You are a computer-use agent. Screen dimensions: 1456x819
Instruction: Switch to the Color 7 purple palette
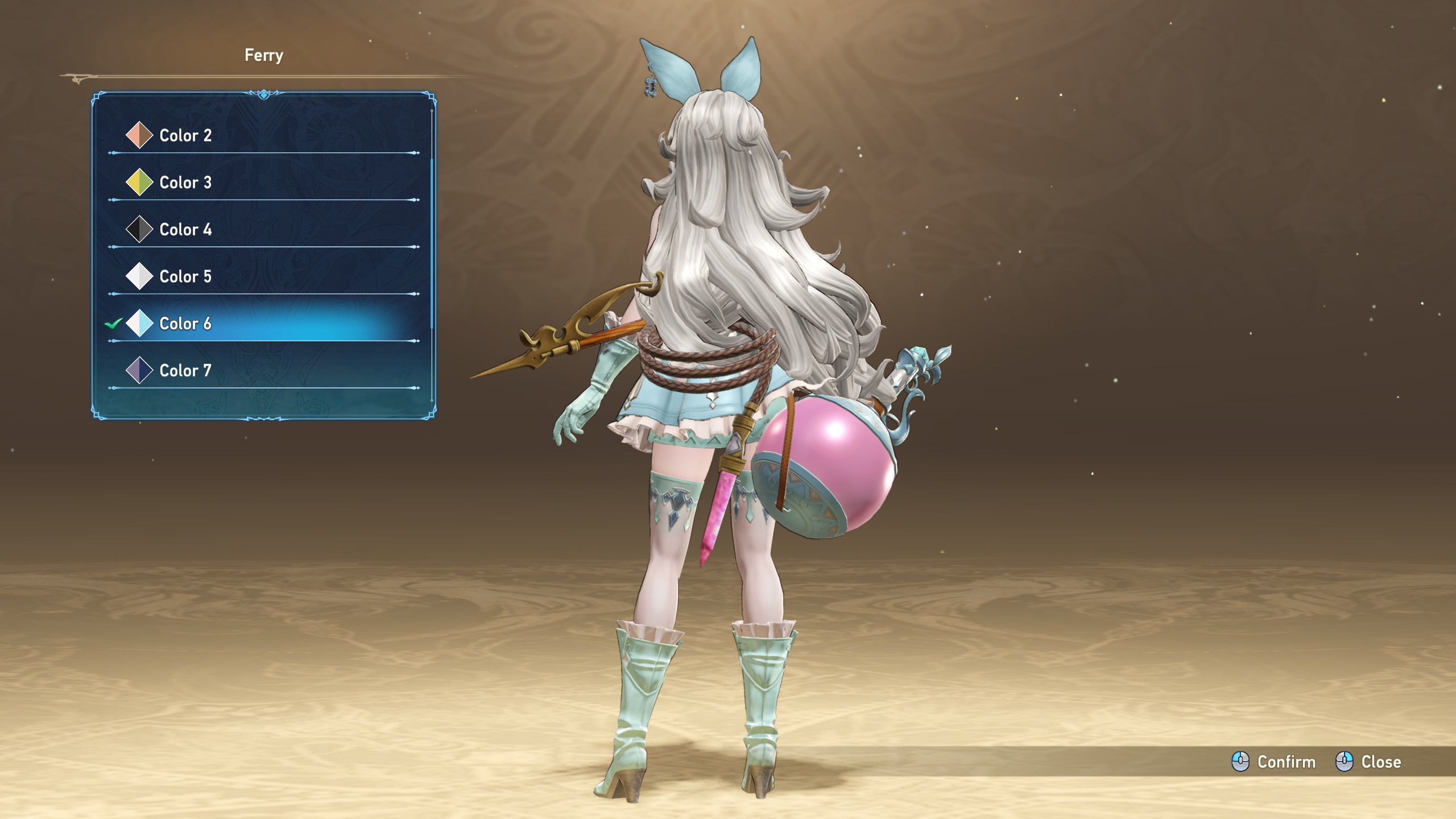pyautogui.click(x=185, y=371)
